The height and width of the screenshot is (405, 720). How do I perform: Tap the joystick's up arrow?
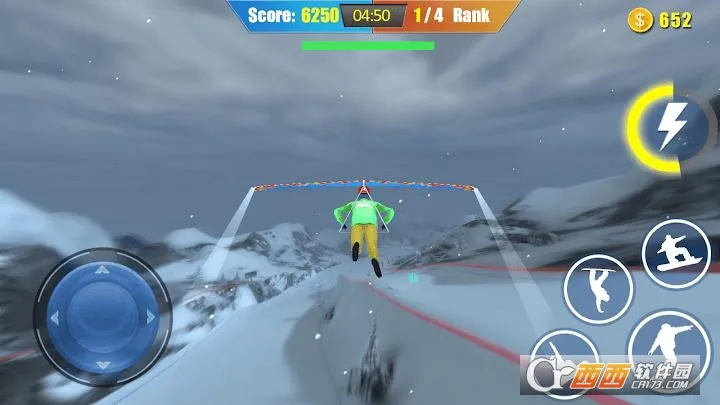[x=102, y=268]
